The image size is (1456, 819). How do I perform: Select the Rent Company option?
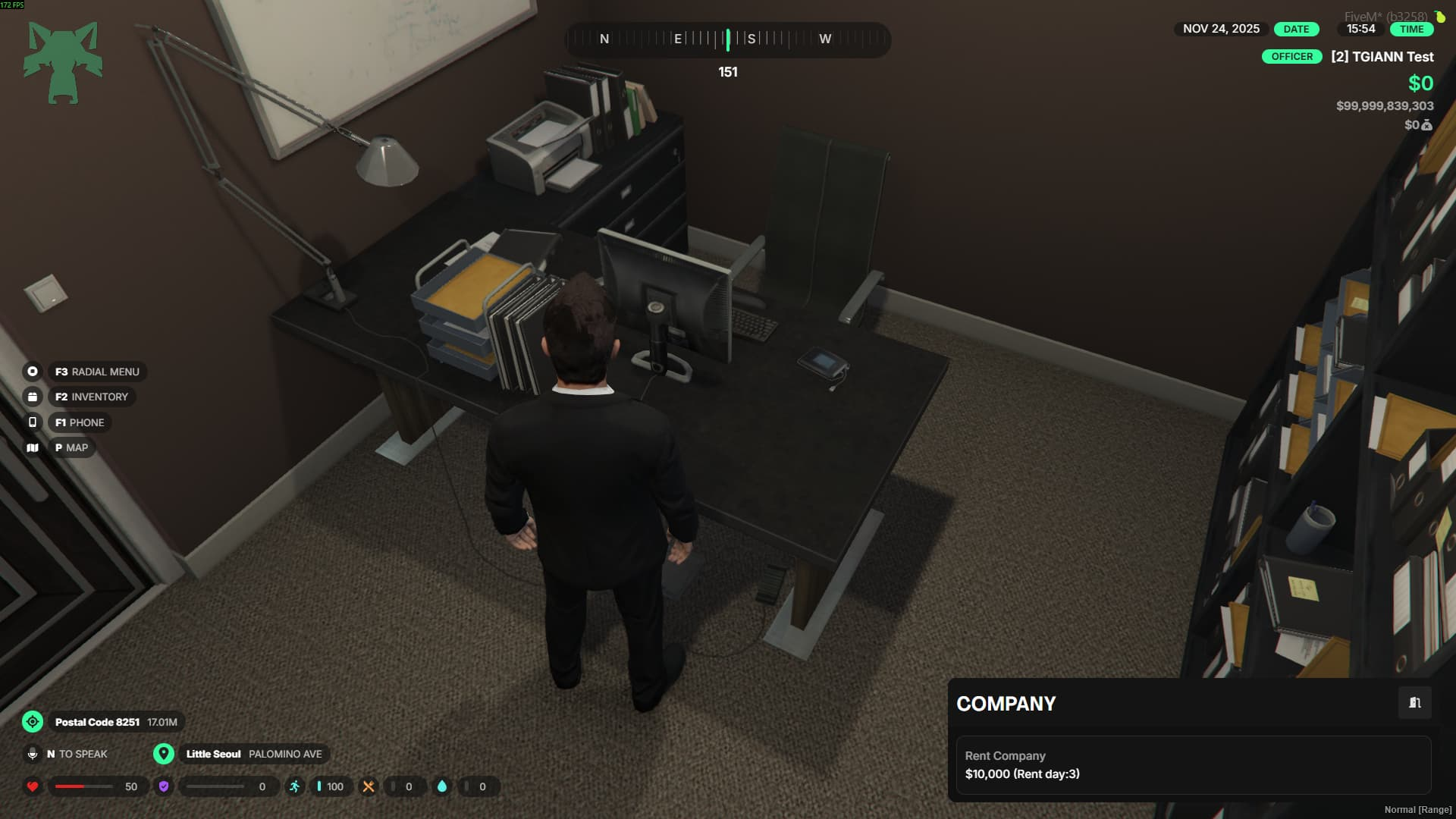coord(1193,764)
